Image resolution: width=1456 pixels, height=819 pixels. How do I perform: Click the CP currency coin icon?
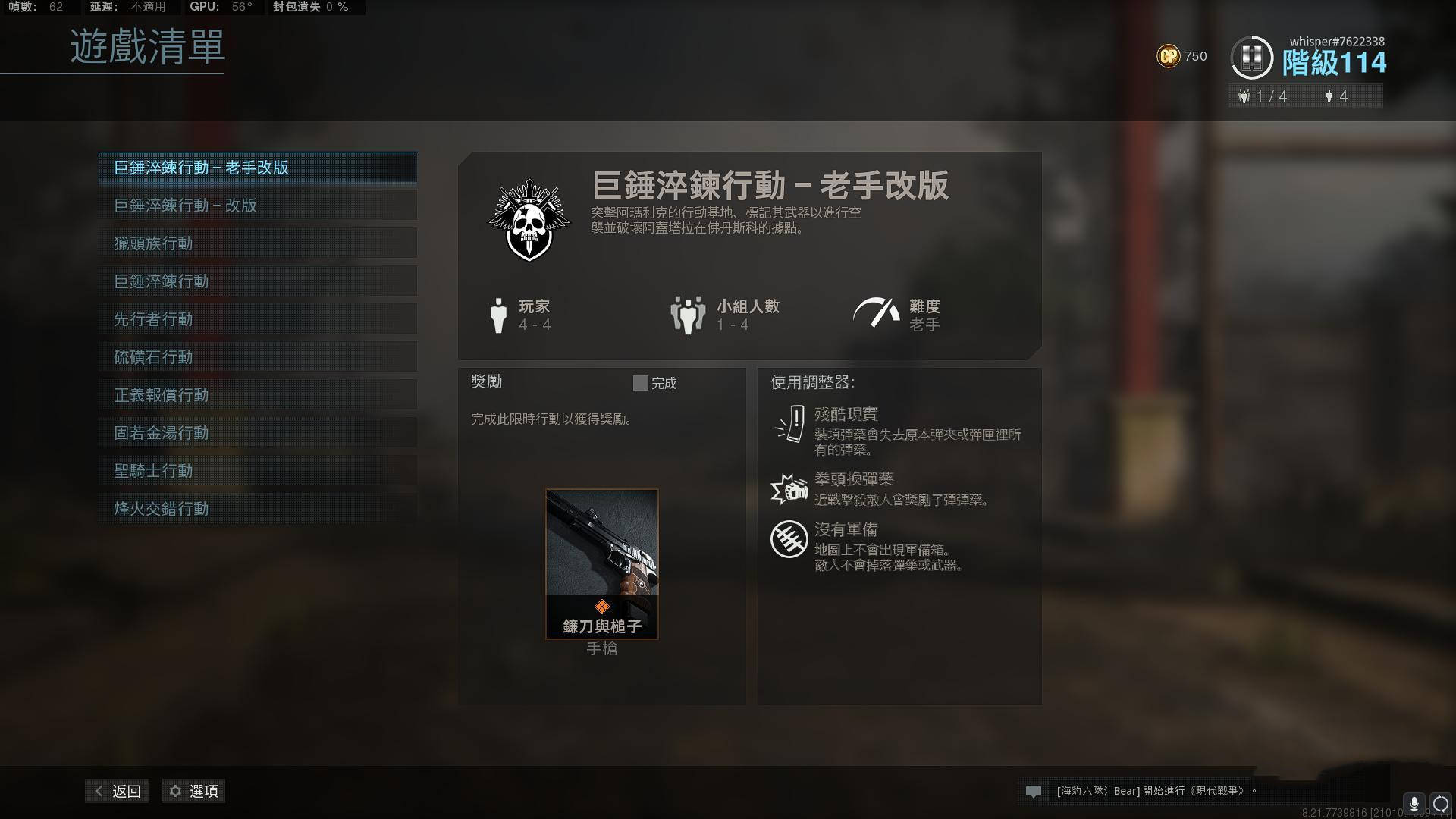[x=1169, y=55]
